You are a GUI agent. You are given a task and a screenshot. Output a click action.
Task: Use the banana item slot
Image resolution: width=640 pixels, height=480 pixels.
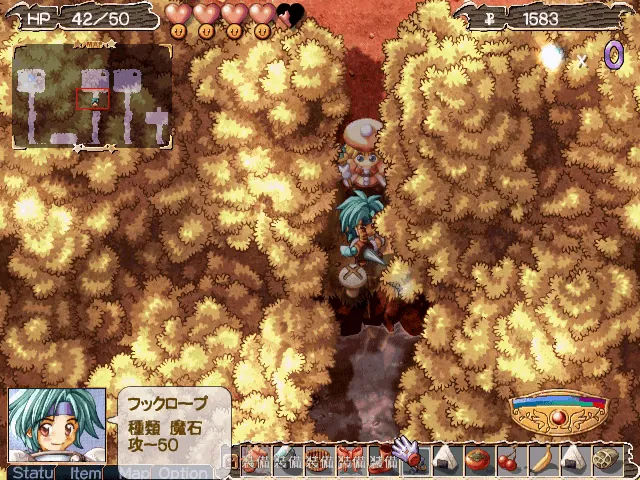click(x=540, y=459)
